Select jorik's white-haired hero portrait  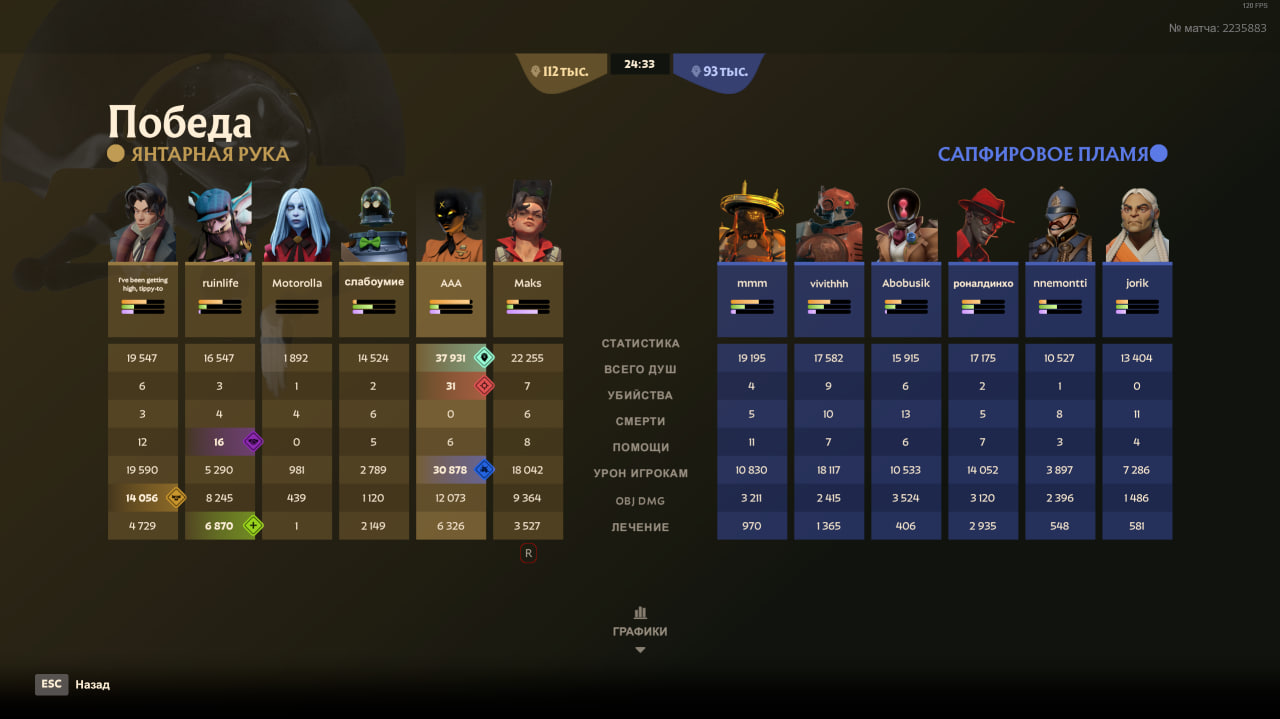click(x=1137, y=224)
